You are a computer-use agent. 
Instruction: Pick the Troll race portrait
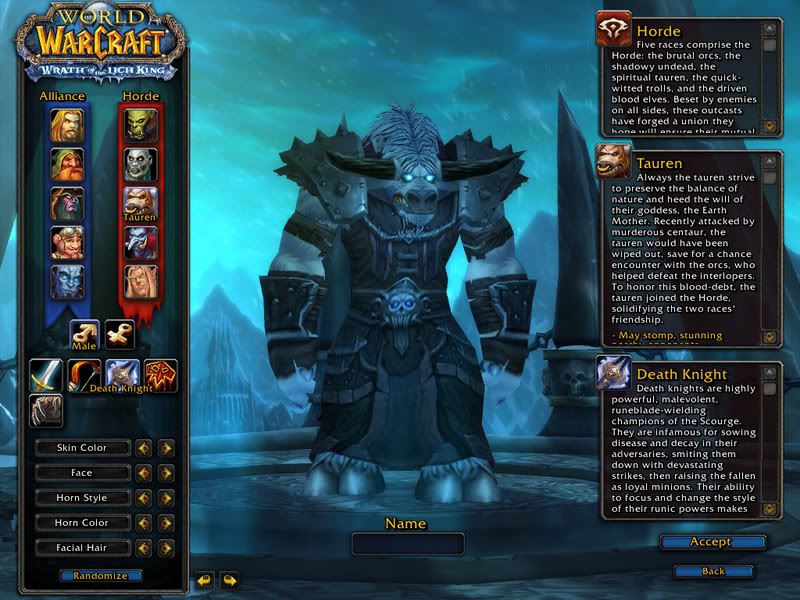[x=140, y=243]
